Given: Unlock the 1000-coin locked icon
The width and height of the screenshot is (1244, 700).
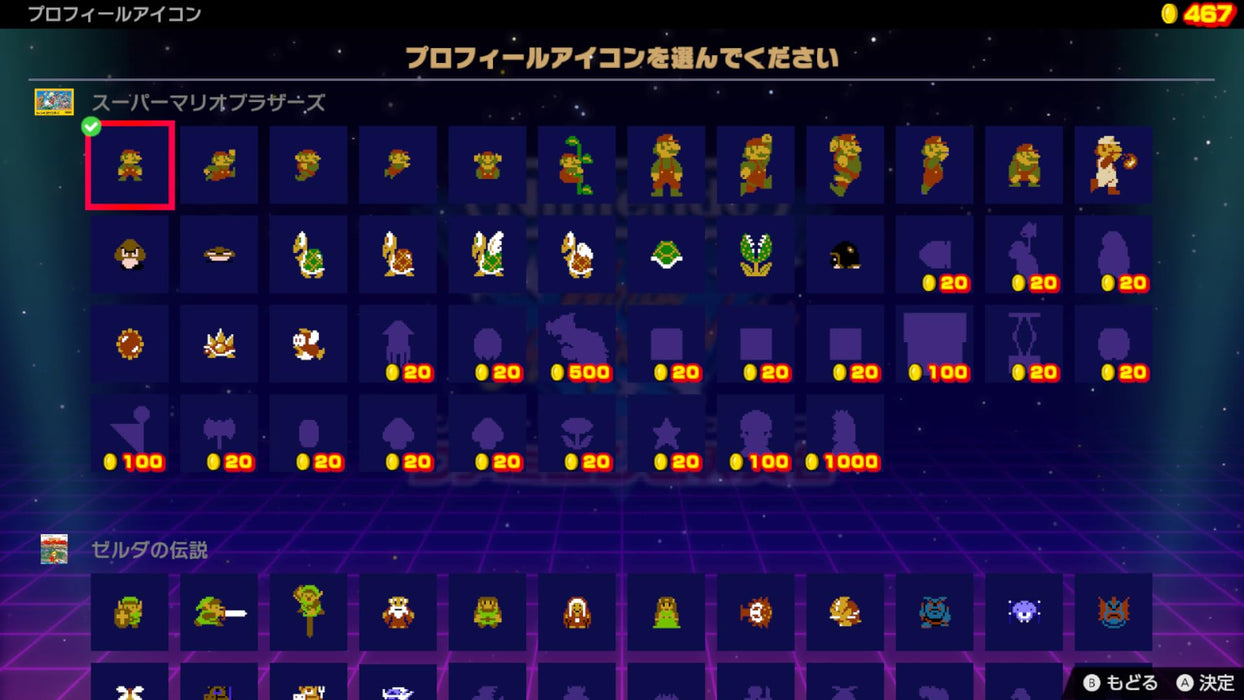Looking at the screenshot, I should (845, 434).
